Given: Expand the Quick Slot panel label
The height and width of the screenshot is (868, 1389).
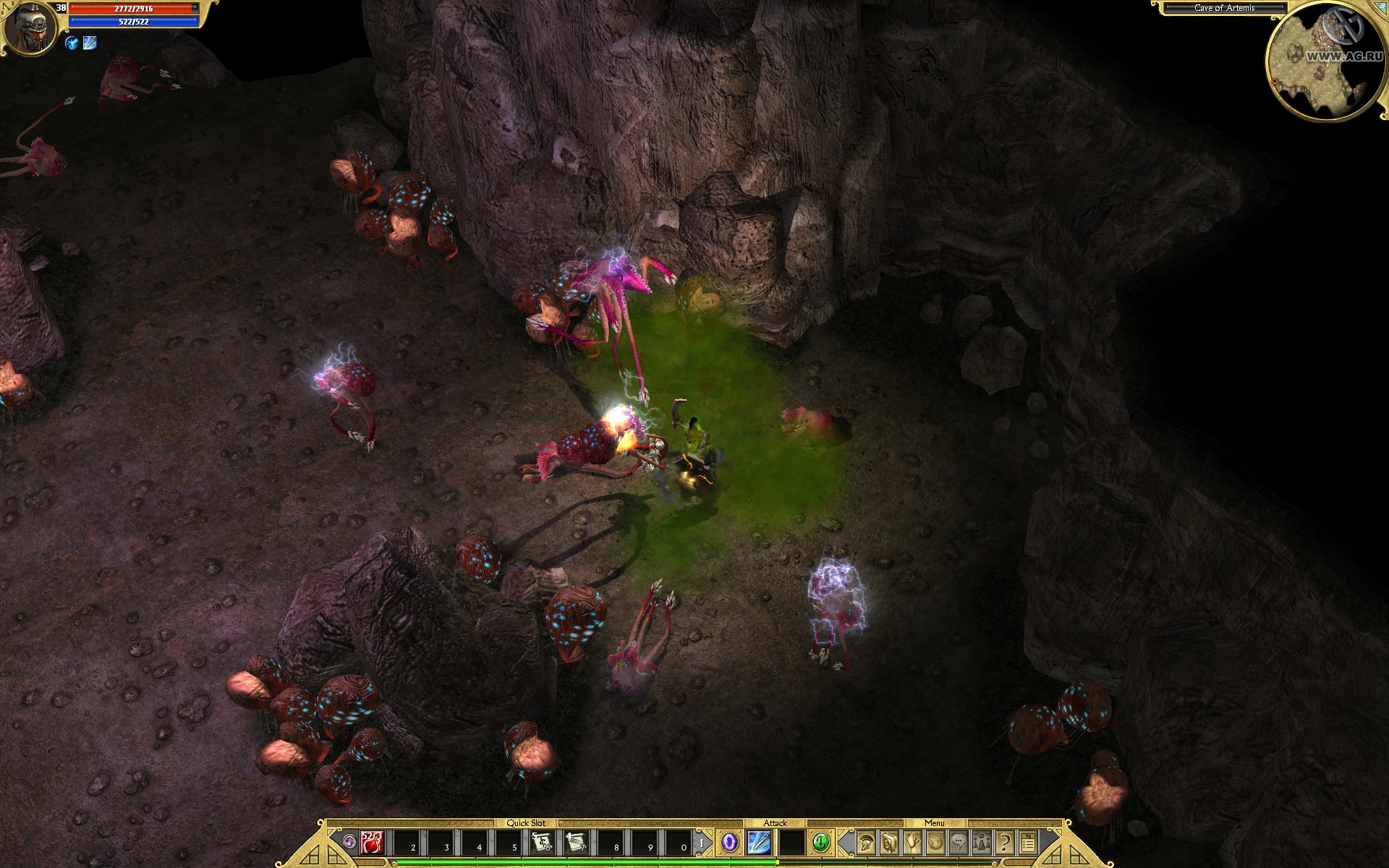Looking at the screenshot, I should pyautogui.click(x=526, y=822).
